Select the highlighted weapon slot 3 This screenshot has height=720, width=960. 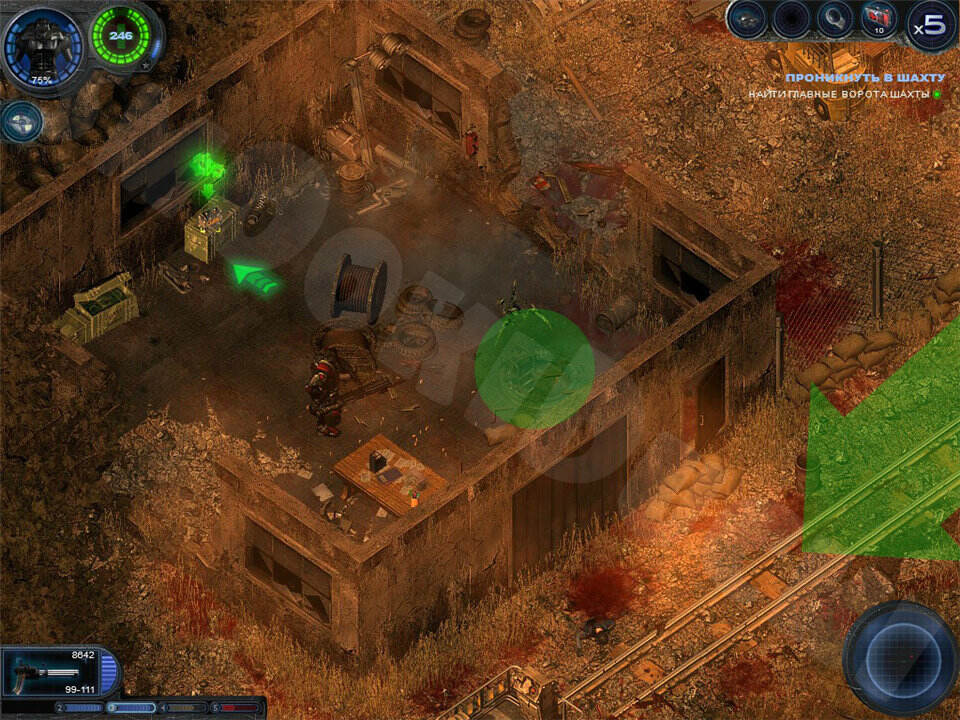click(x=133, y=708)
